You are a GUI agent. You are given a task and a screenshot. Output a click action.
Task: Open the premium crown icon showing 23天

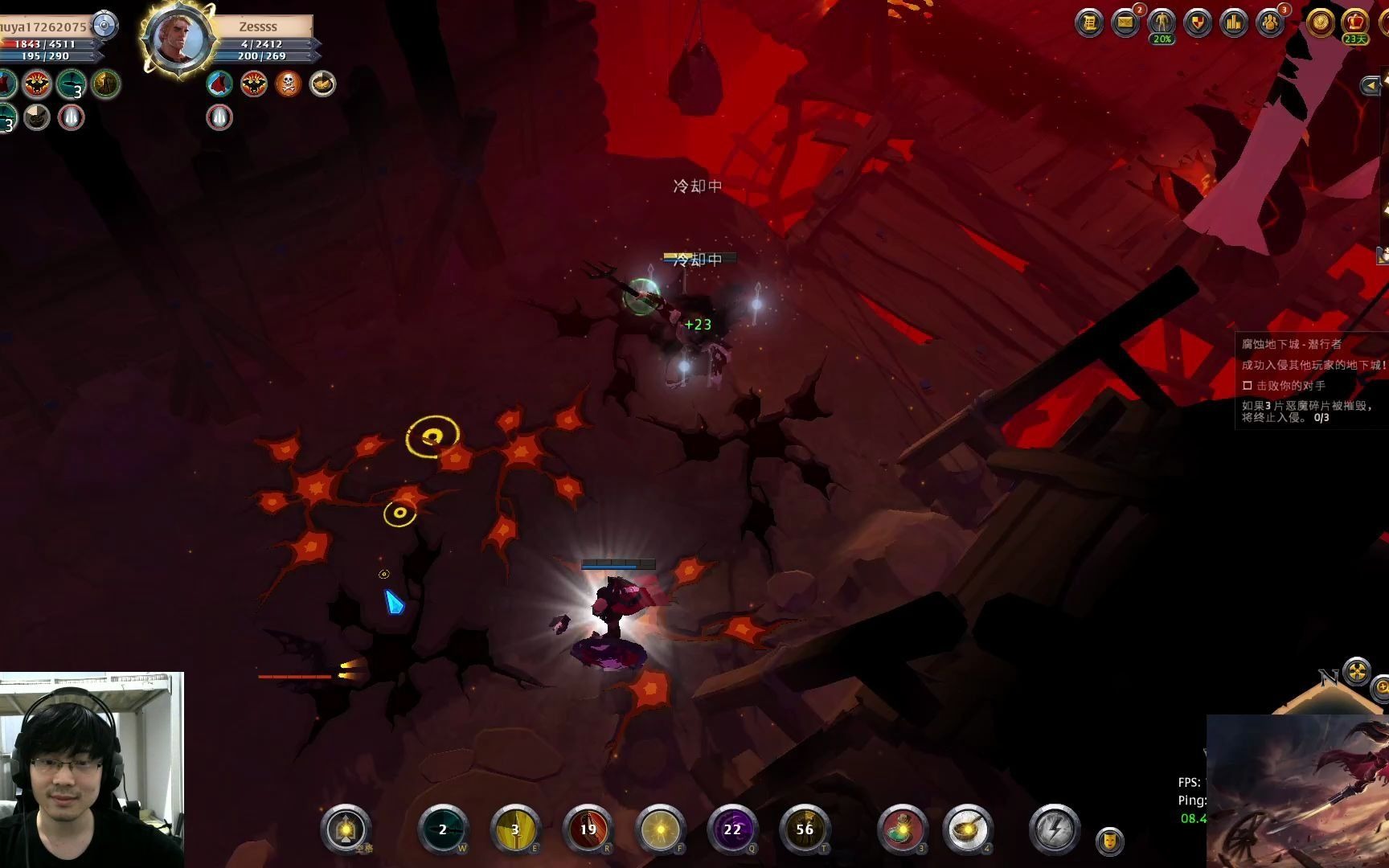pos(1355,23)
